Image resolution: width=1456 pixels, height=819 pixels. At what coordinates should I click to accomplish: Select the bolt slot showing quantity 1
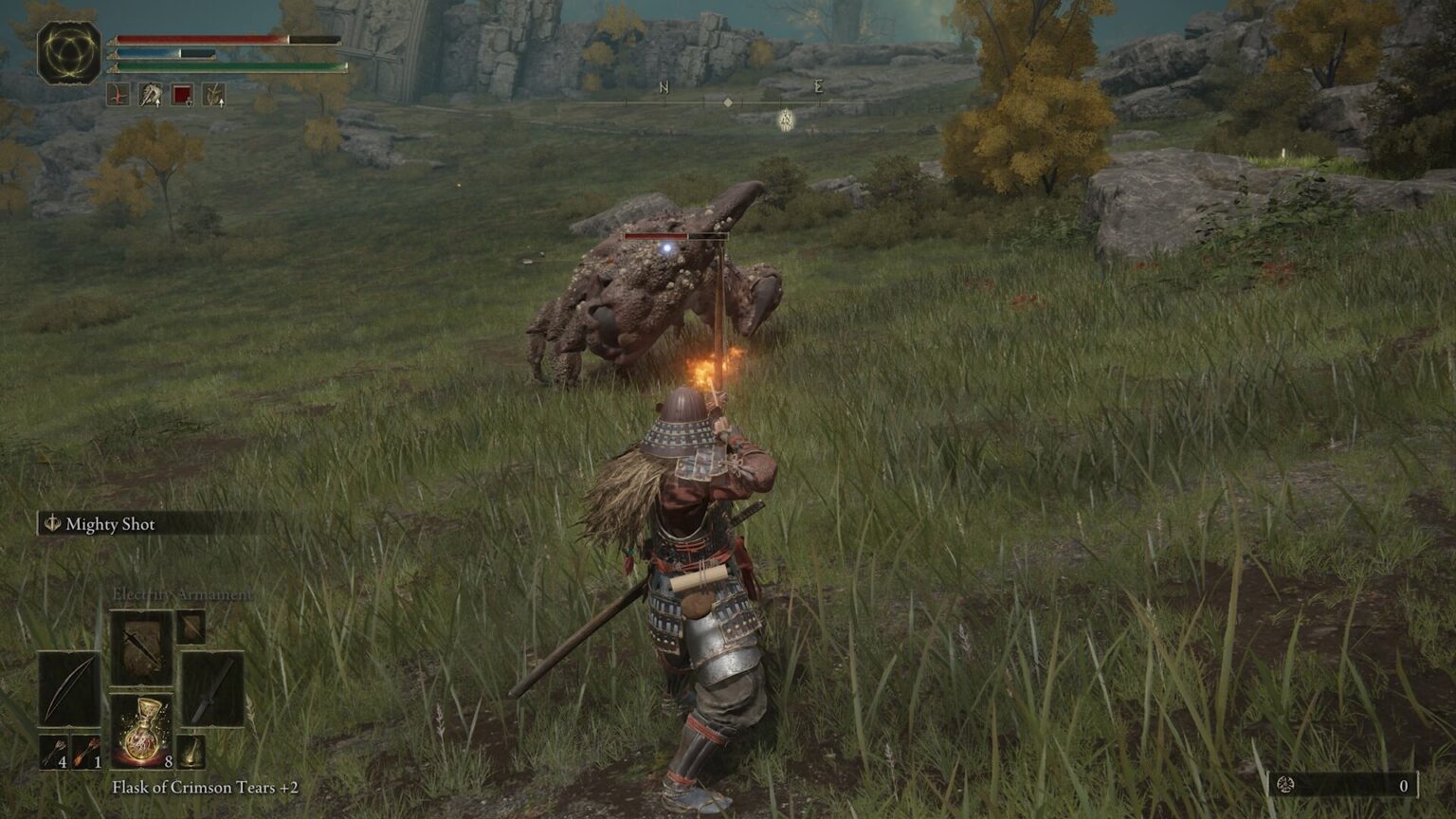87,751
